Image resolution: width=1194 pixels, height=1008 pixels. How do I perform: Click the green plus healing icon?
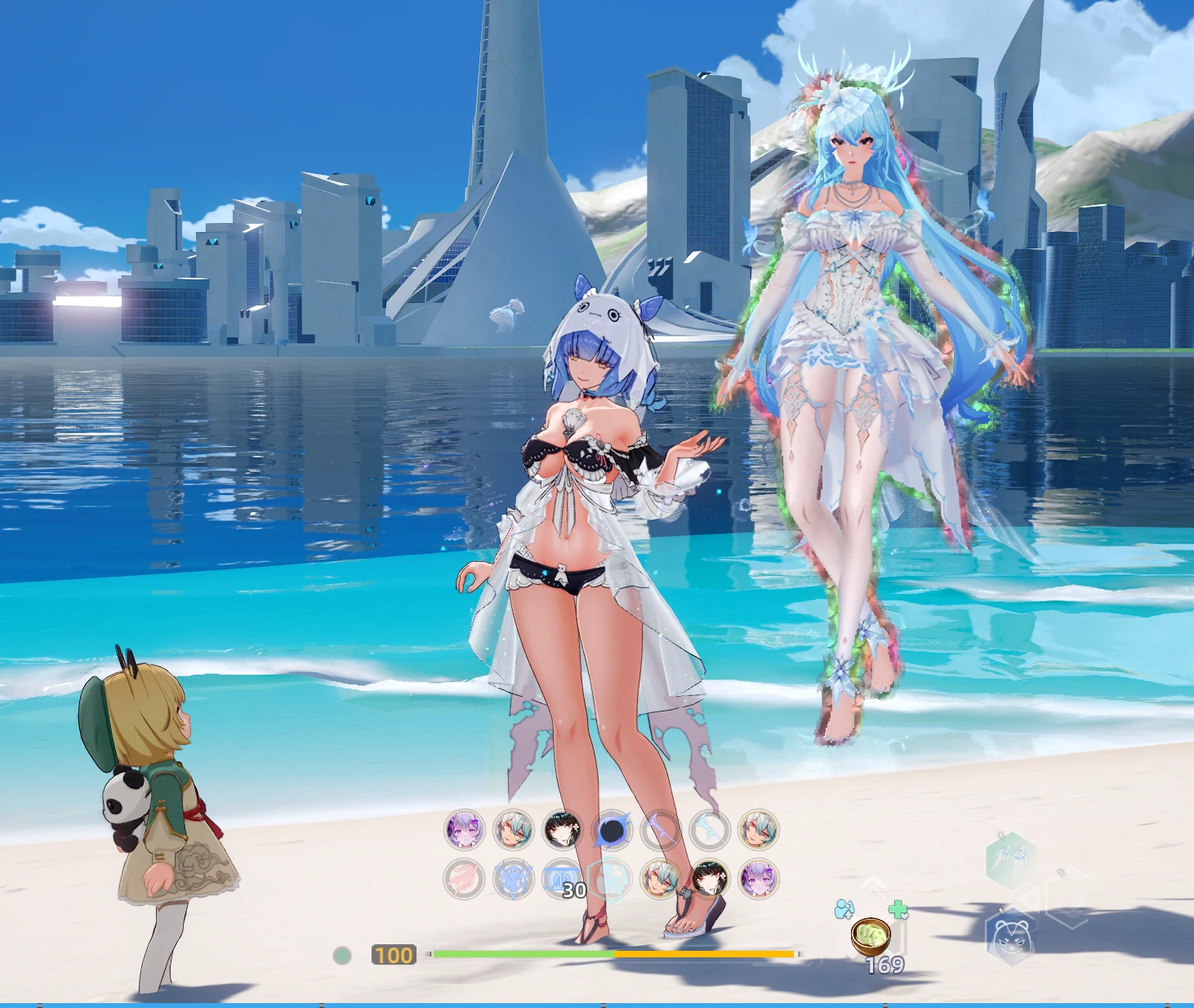pos(898,908)
